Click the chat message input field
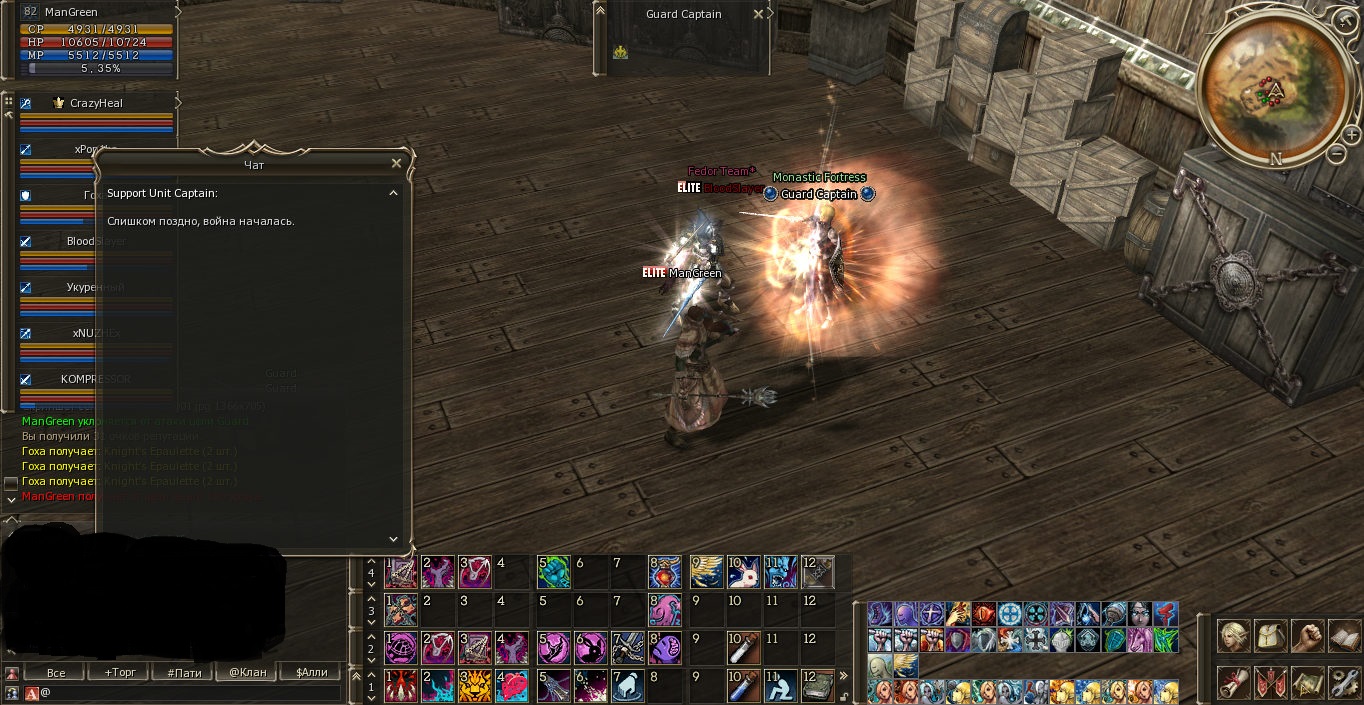The width and height of the screenshot is (1364, 705). pyautogui.click(x=190, y=692)
